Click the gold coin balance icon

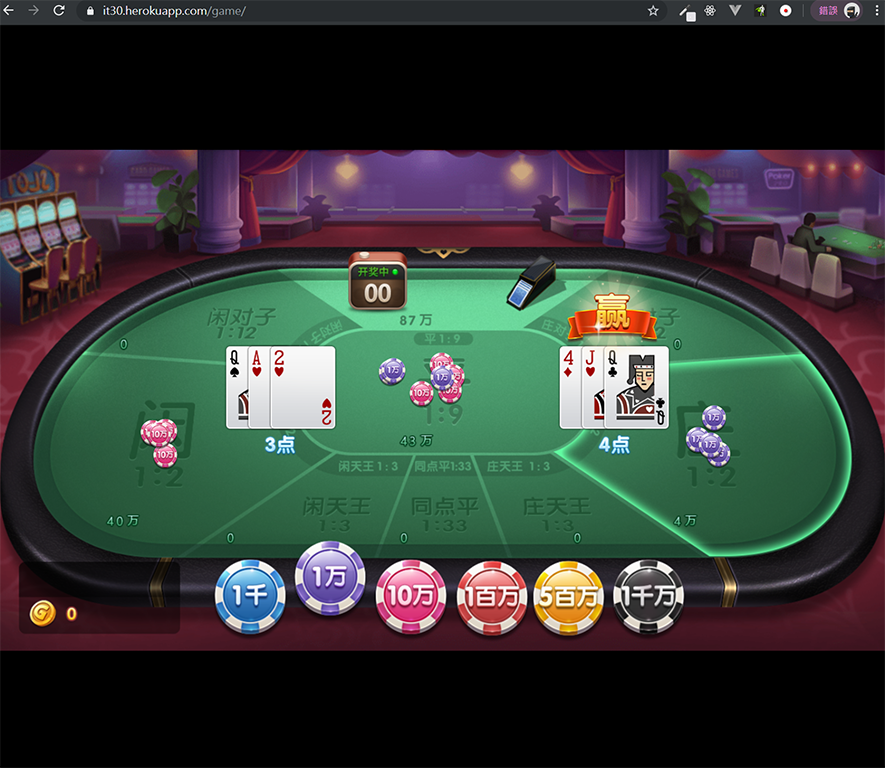coord(42,613)
